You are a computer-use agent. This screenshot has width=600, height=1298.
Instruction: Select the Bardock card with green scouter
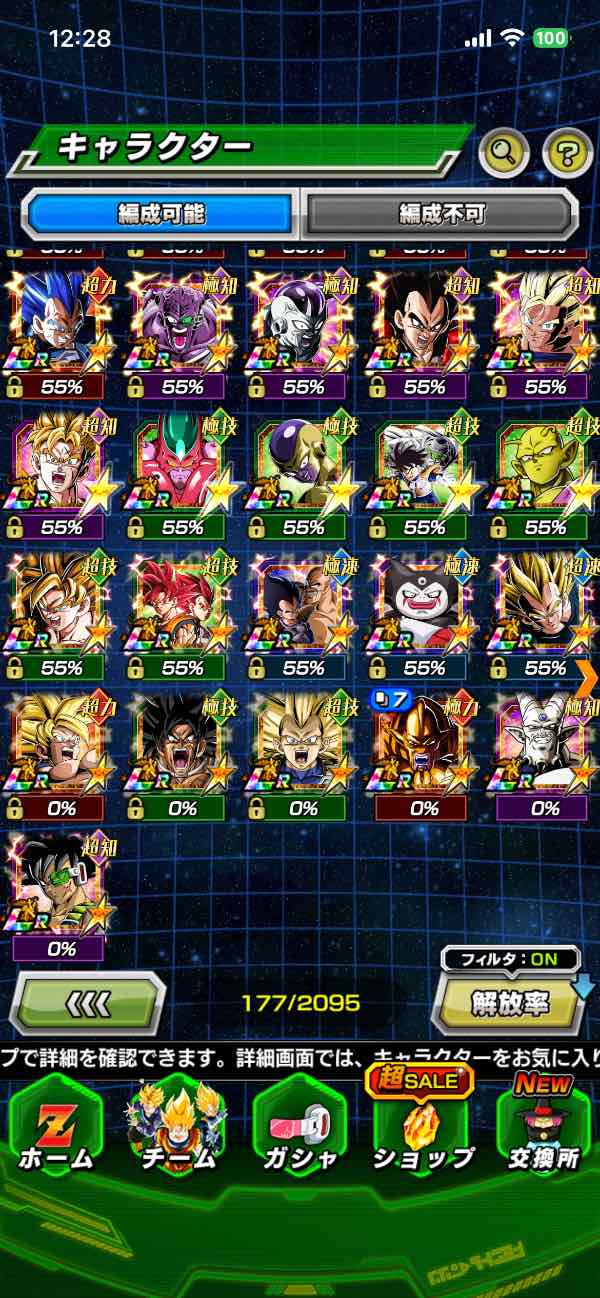pyautogui.click(x=59, y=883)
